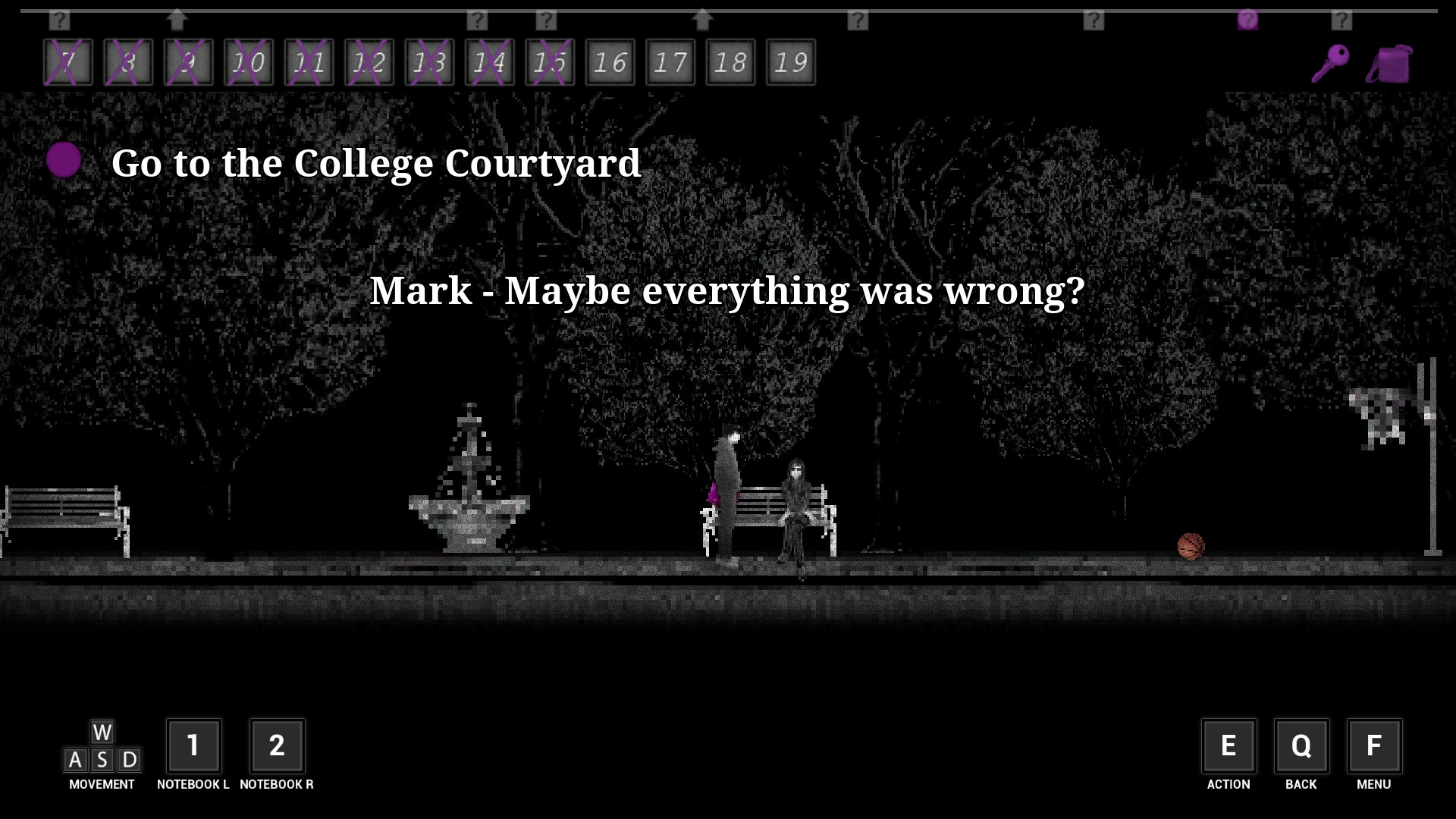Open the chapter 19 tile
This screenshot has width=1456, height=819.
[x=790, y=61]
